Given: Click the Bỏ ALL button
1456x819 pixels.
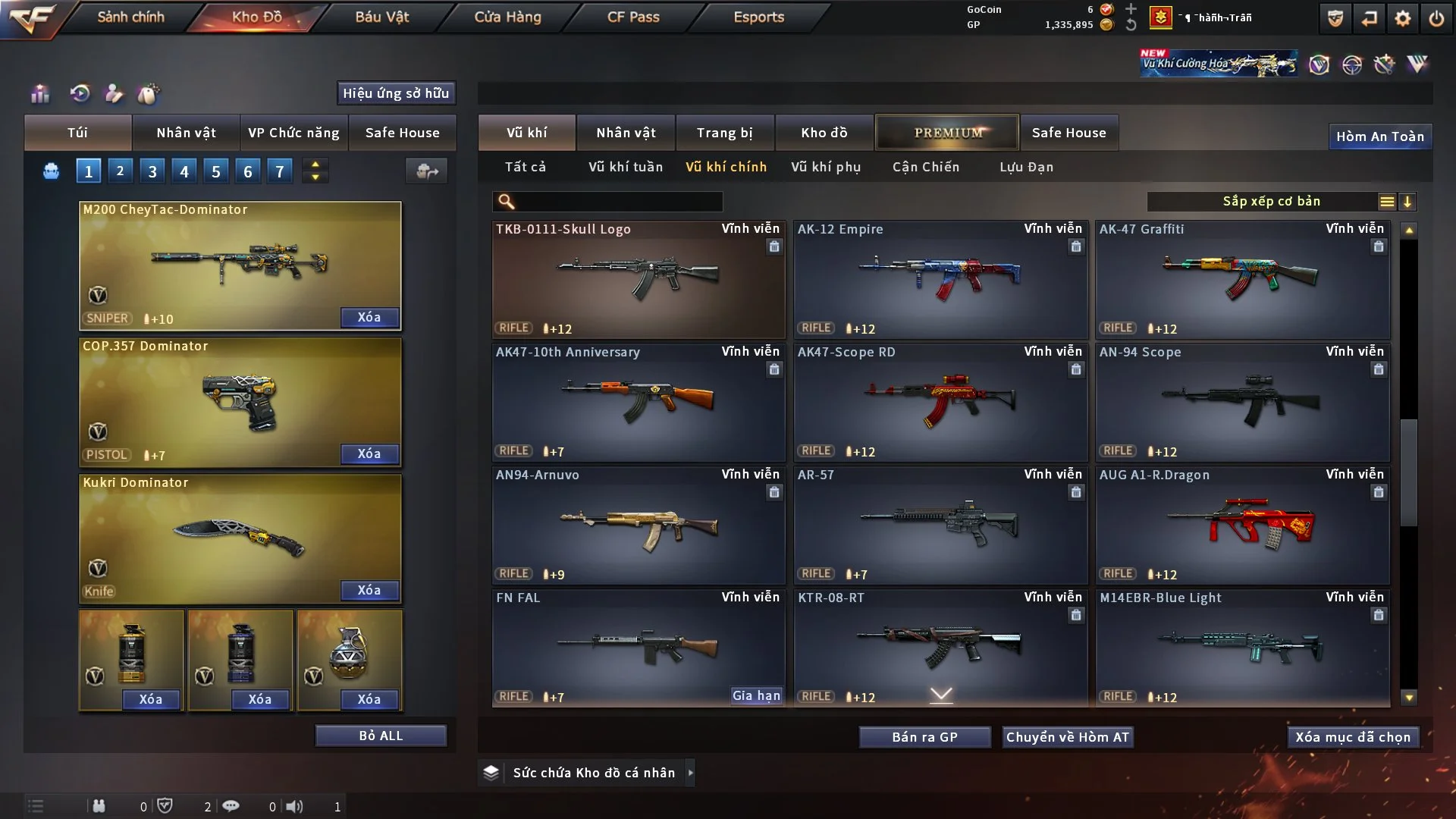Looking at the screenshot, I should (x=381, y=736).
